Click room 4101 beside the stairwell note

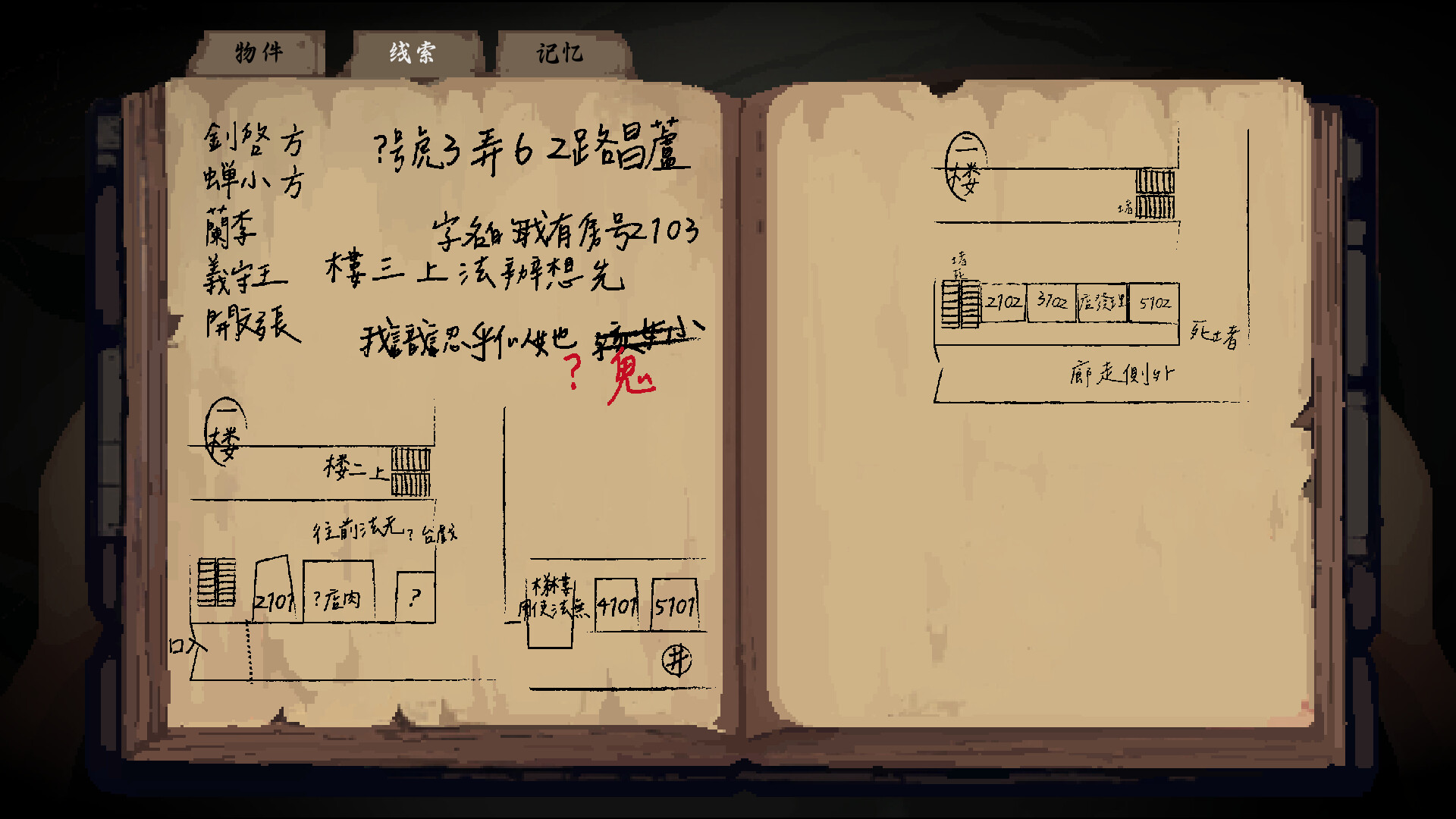(616, 605)
